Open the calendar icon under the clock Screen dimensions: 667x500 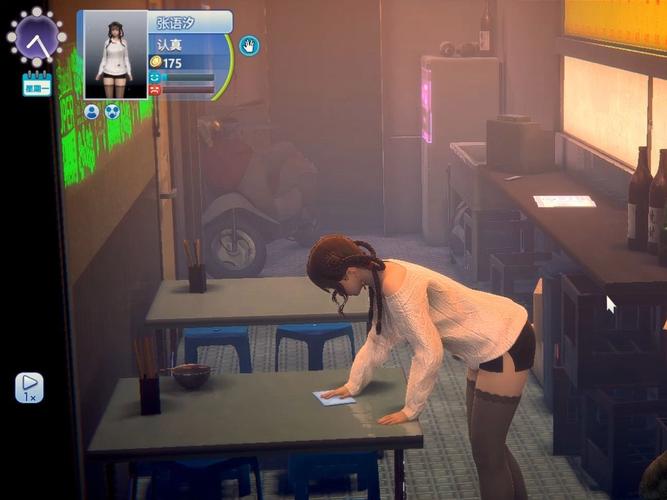point(37,83)
